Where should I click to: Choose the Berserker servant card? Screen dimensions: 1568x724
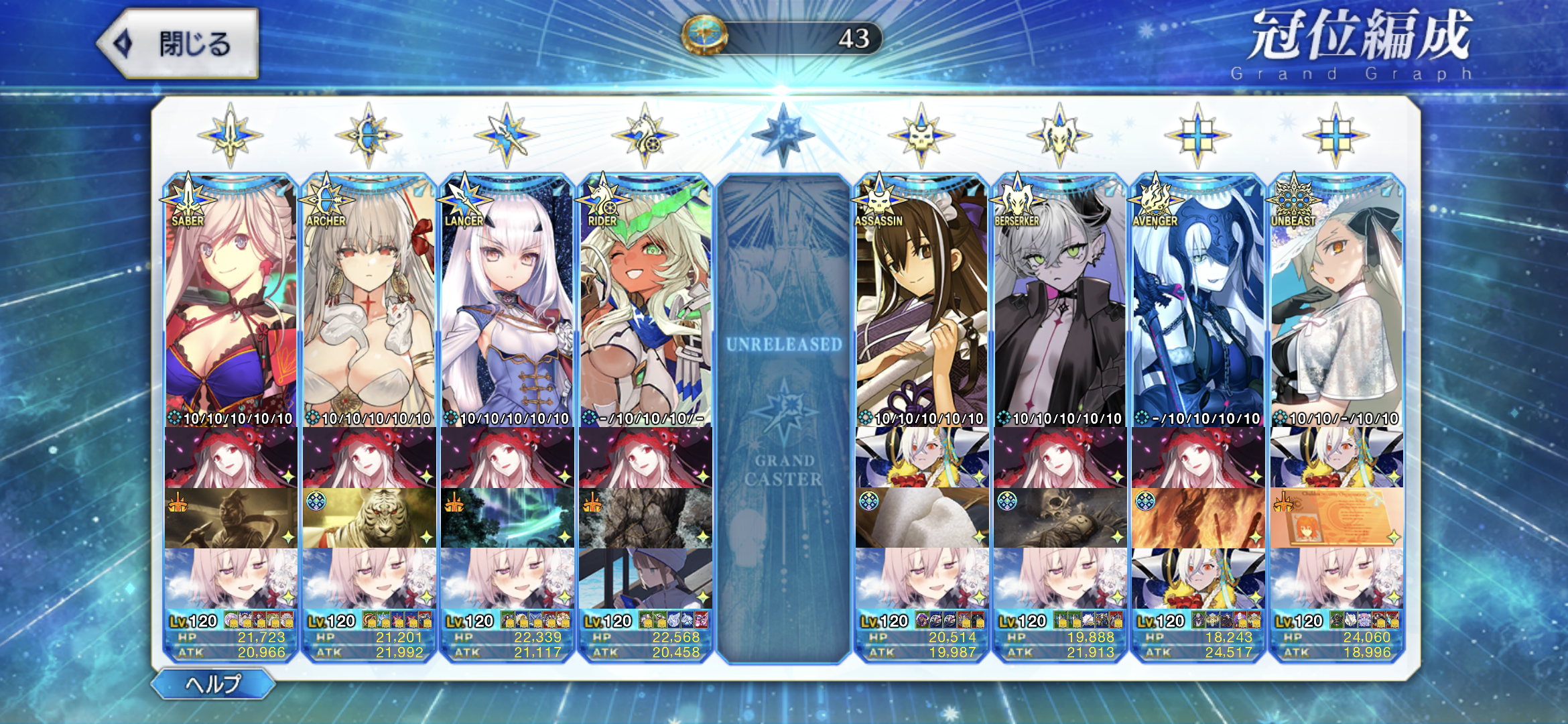[1060, 302]
